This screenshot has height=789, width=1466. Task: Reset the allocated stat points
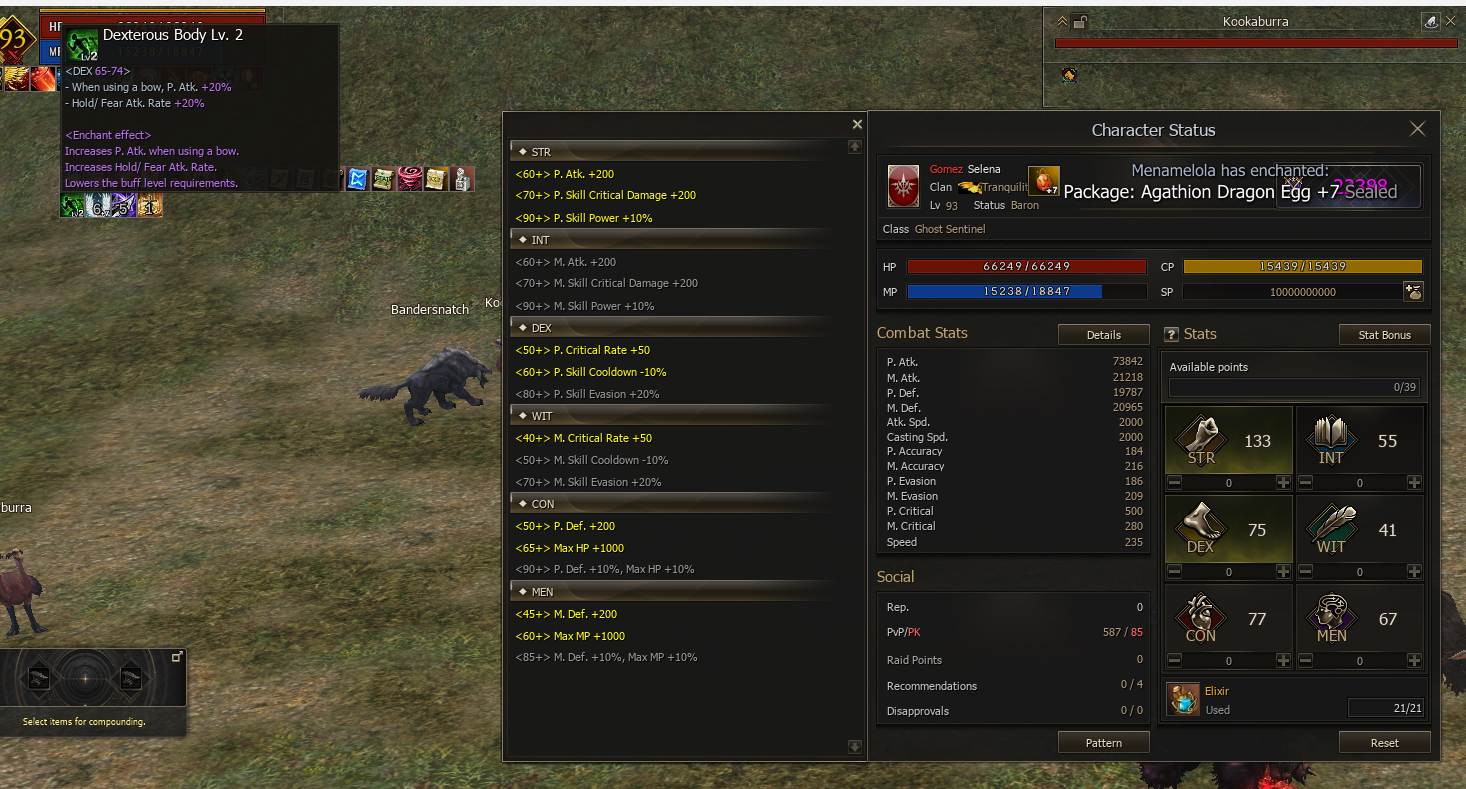[1384, 743]
